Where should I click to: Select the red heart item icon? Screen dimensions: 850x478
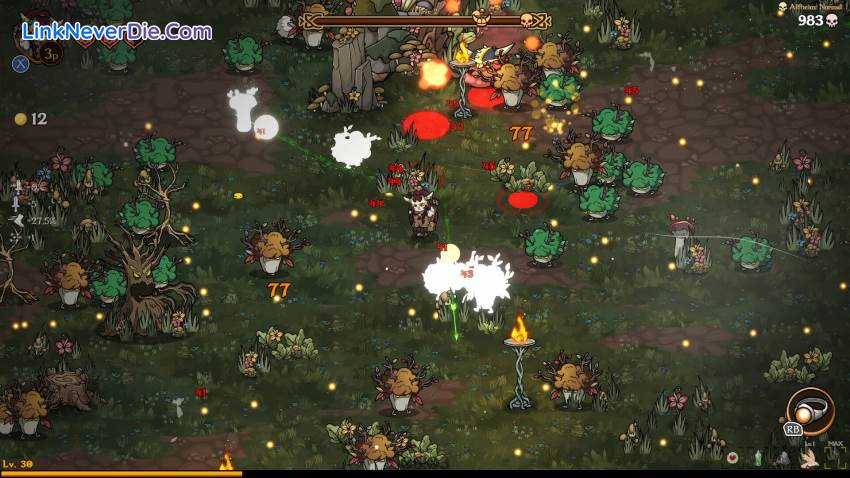click(732, 458)
